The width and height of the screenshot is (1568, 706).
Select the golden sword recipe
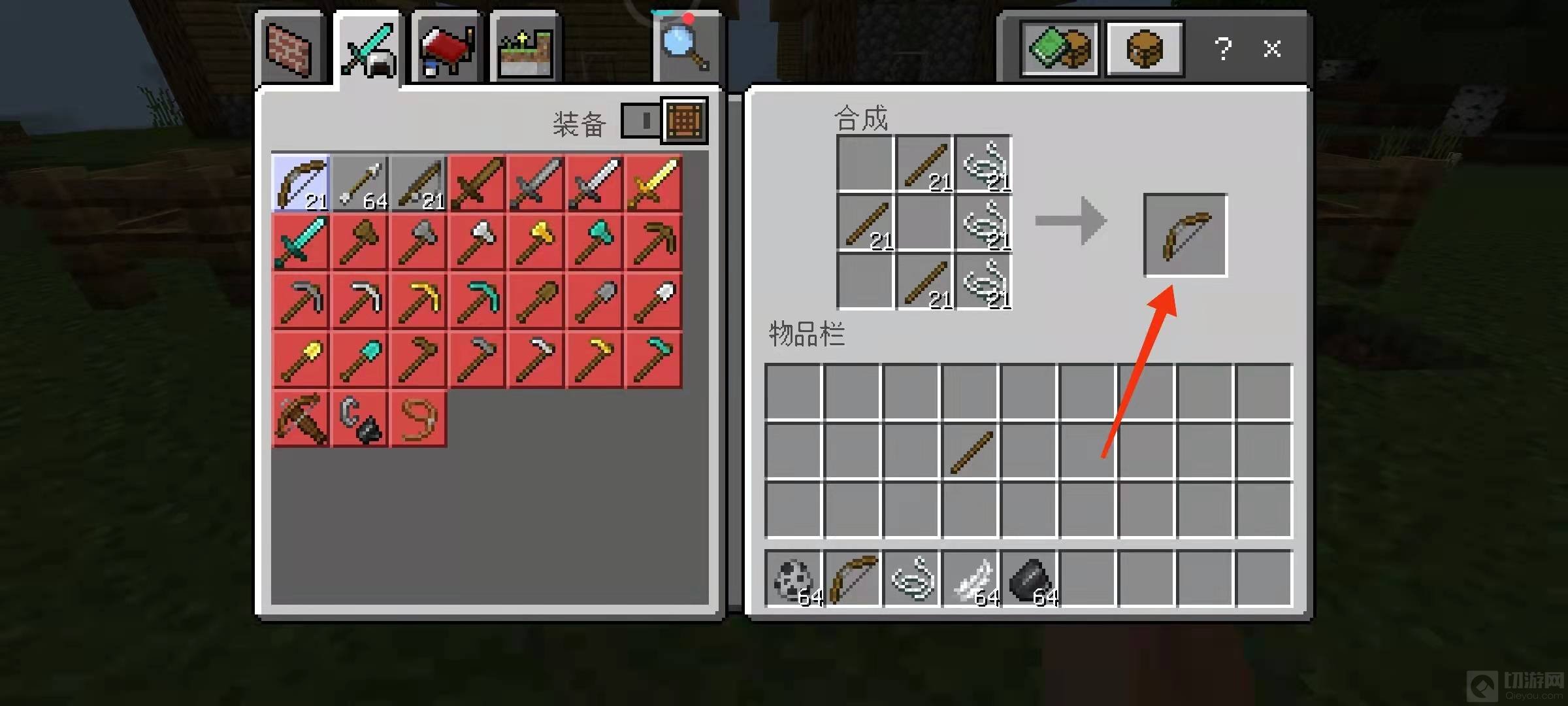click(x=653, y=184)
